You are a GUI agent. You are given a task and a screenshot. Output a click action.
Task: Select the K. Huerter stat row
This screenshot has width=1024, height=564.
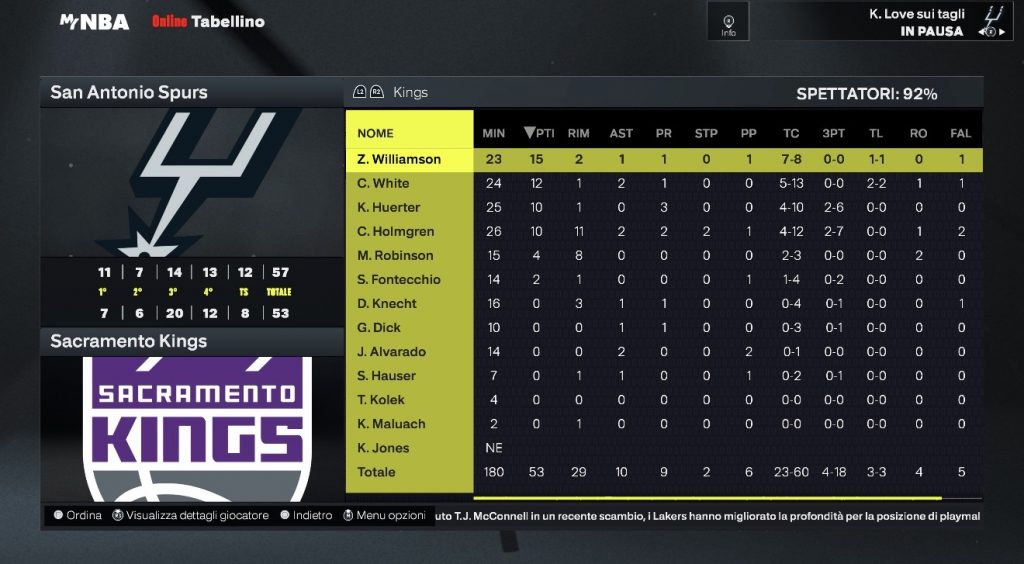coord(389,207)
